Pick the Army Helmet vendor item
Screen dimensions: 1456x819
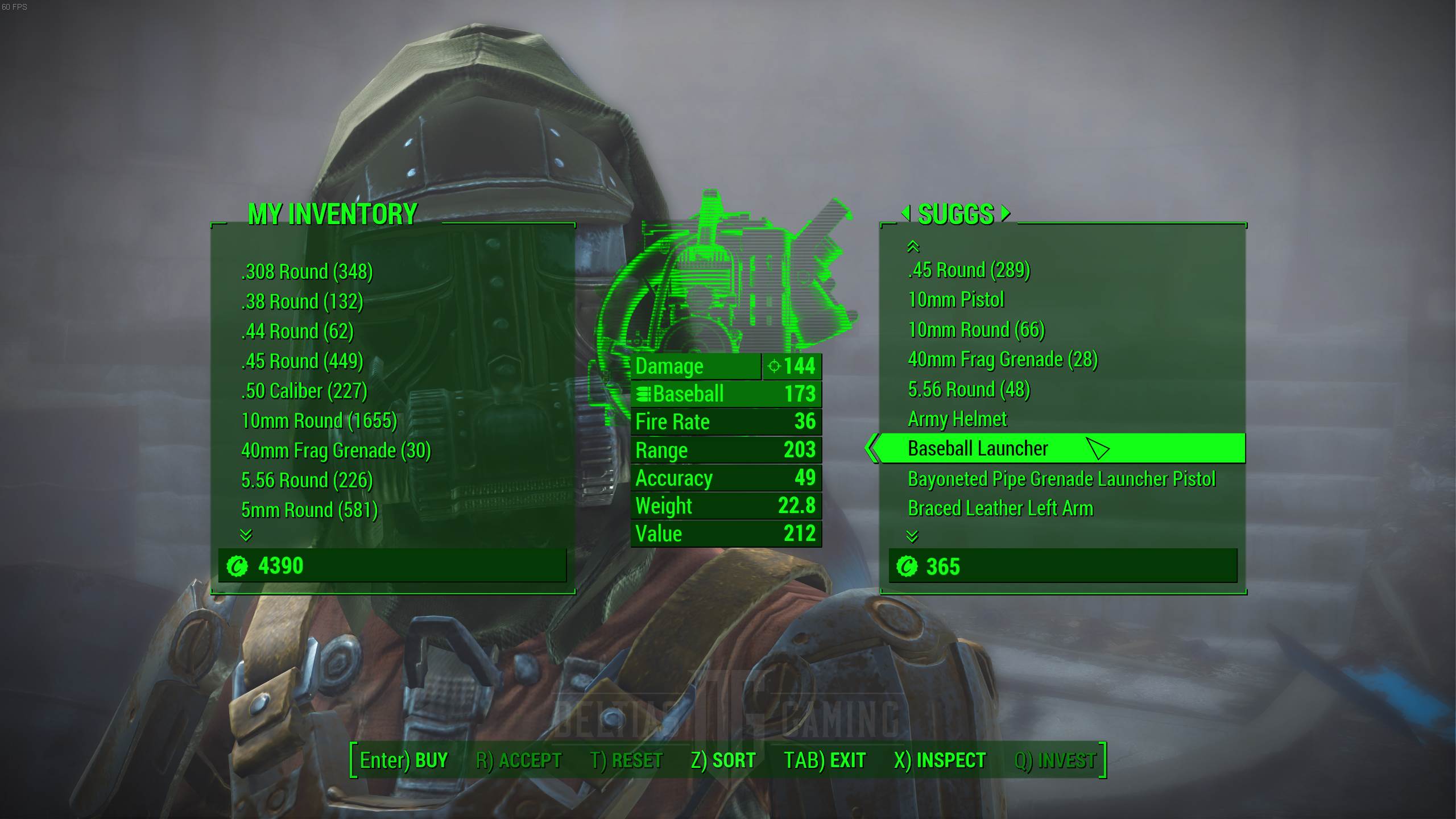pyautogui.click(x=957, y=419)
